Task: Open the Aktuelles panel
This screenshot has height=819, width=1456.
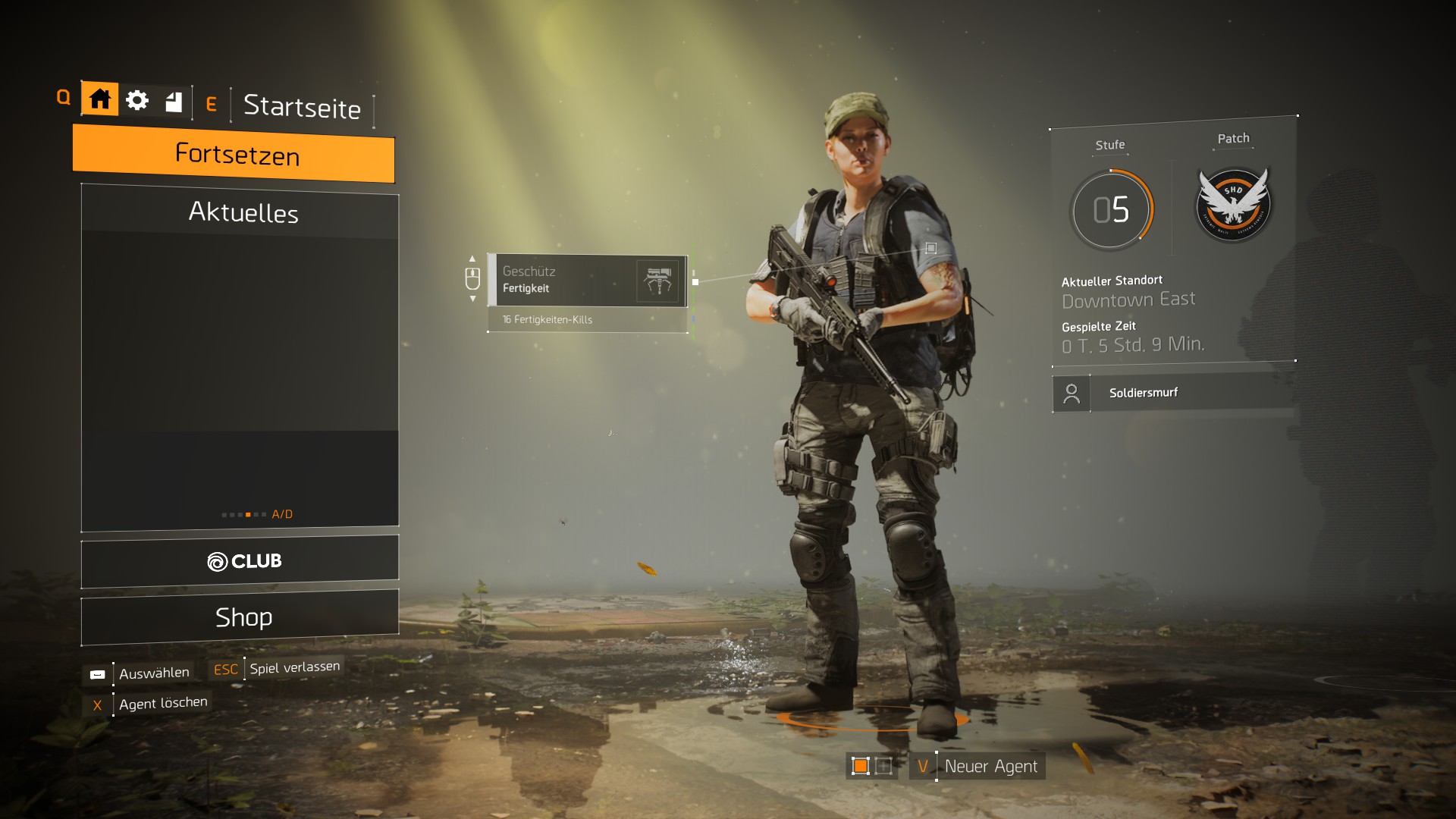Action: click(243, 213)
